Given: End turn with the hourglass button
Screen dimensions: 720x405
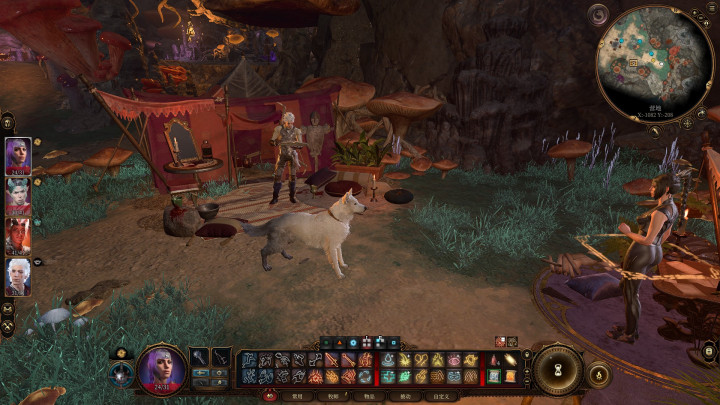Looking at the screenshot, I should [x=557, y=369].
